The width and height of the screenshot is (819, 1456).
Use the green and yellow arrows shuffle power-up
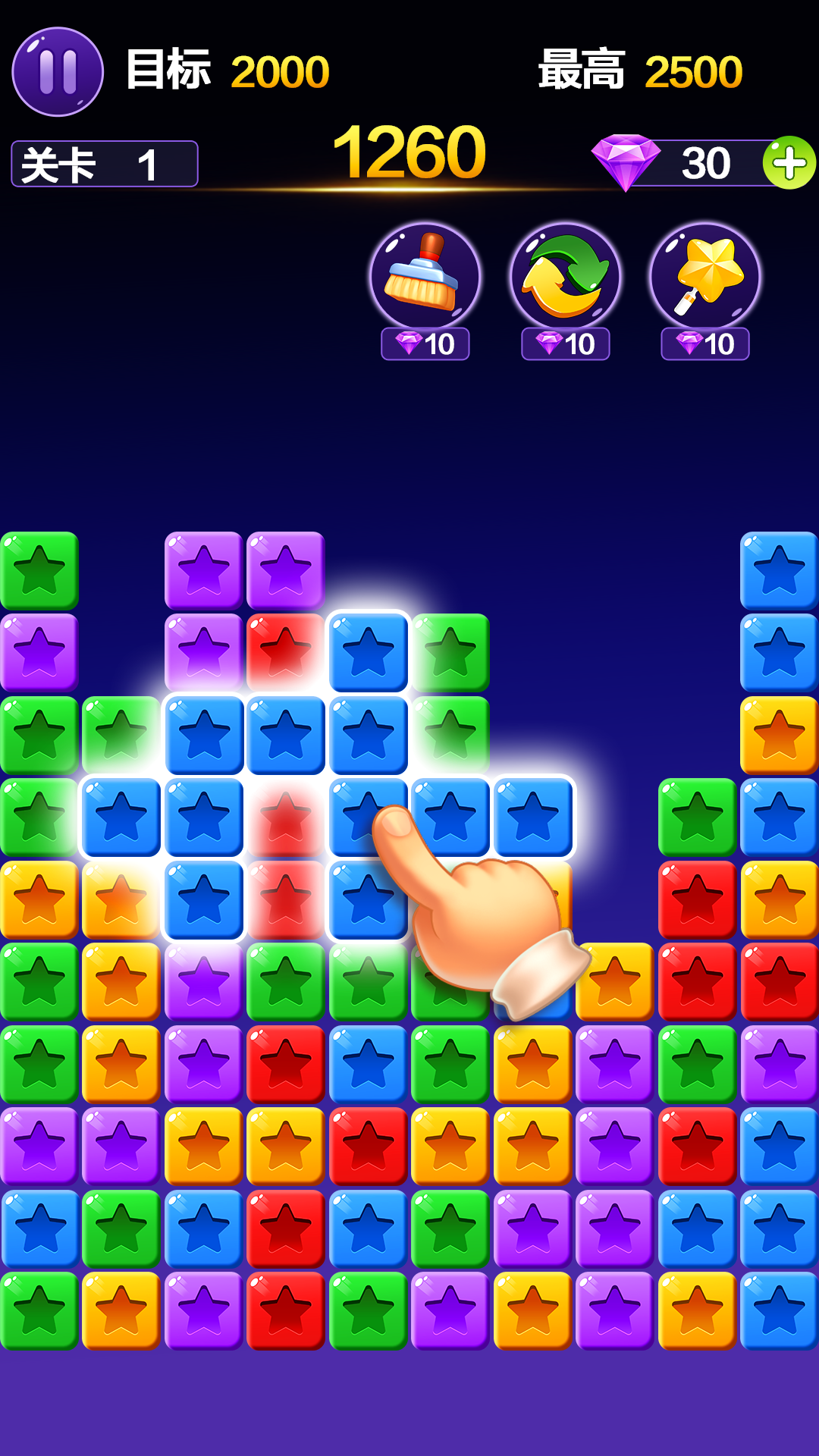pyautogui.click(x=565, y=278)
